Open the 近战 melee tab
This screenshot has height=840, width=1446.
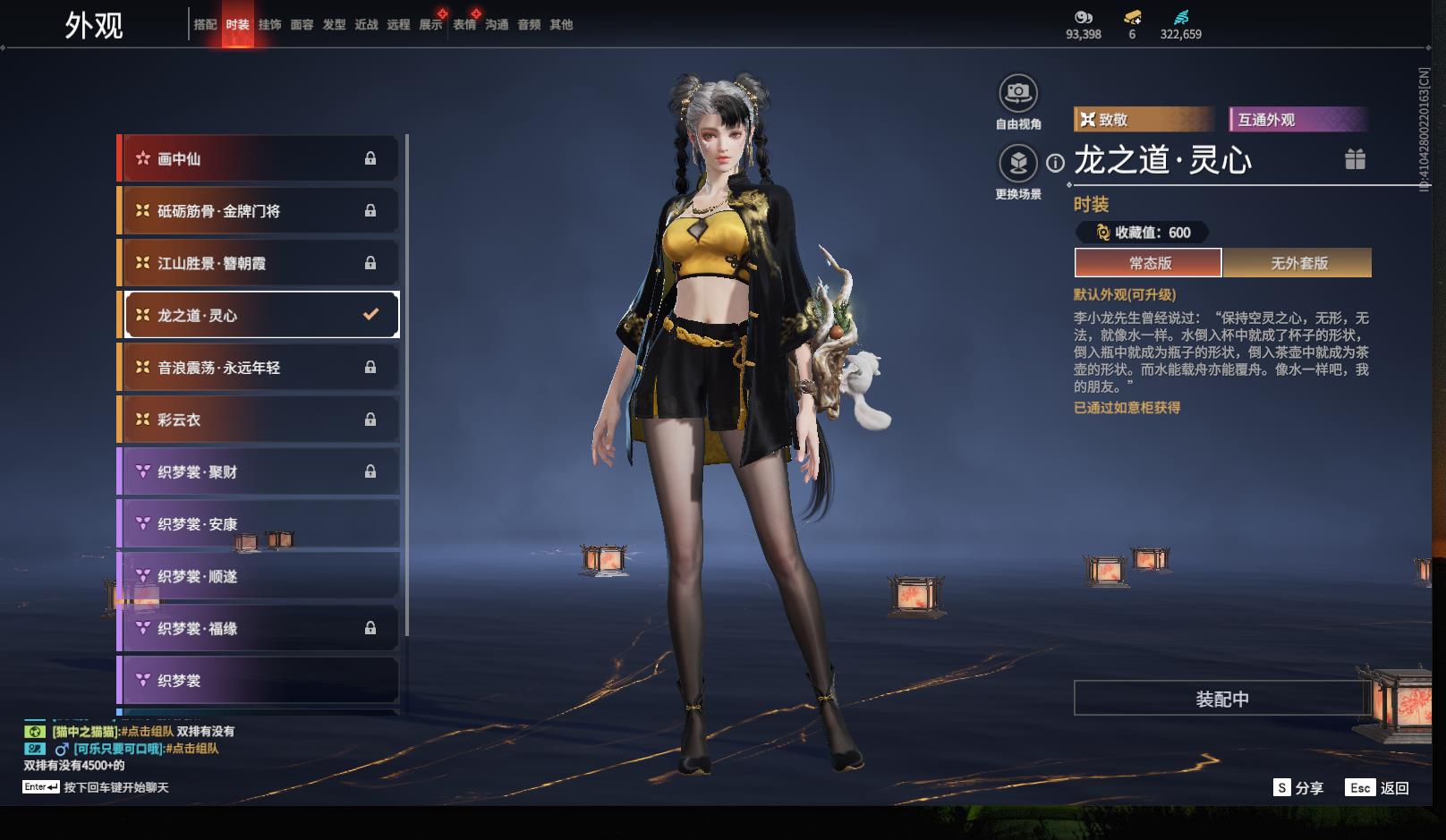[x=366, y=25]
